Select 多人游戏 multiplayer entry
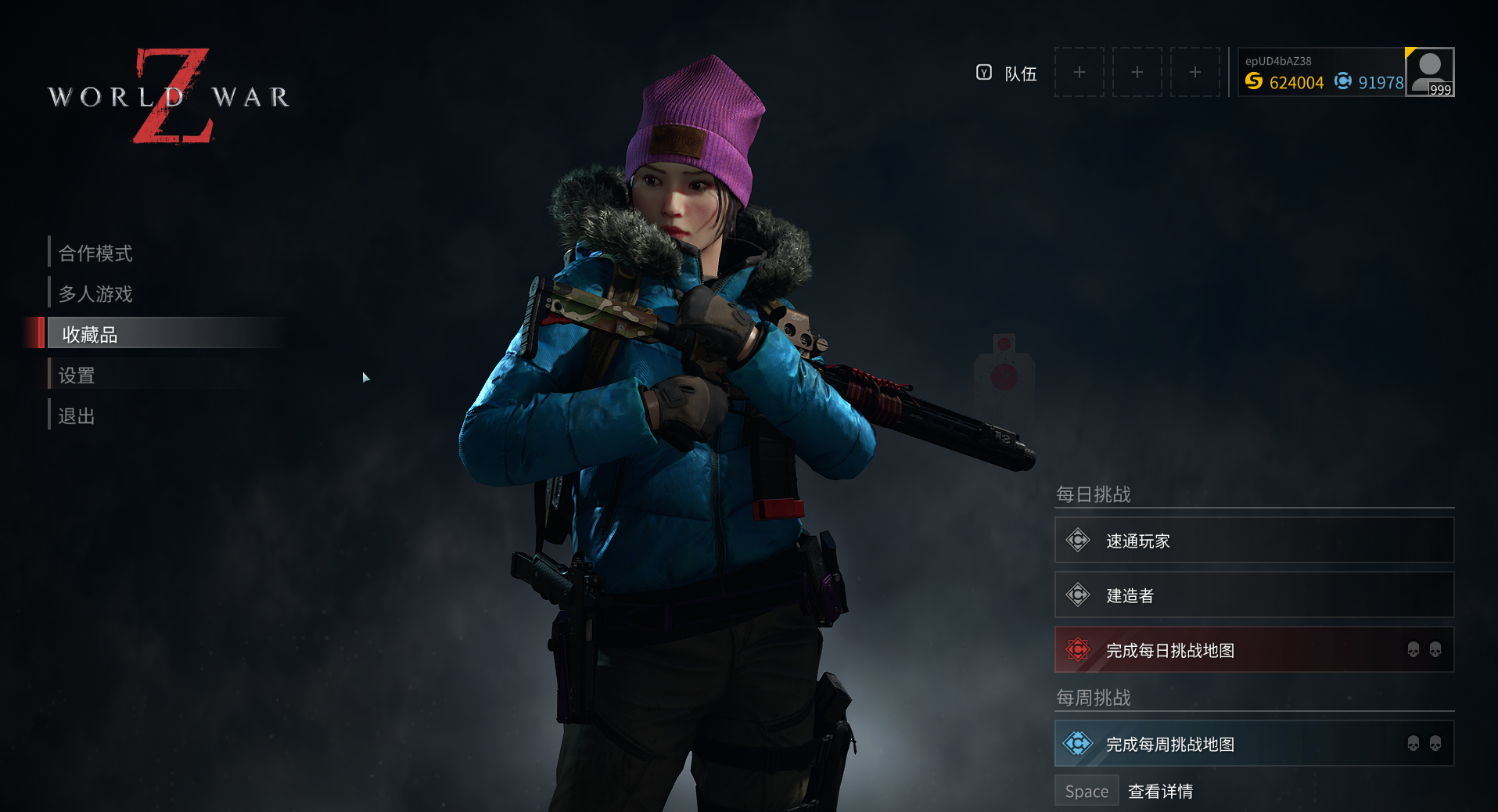Viewport: 1498px width, 812px height. 95,293
